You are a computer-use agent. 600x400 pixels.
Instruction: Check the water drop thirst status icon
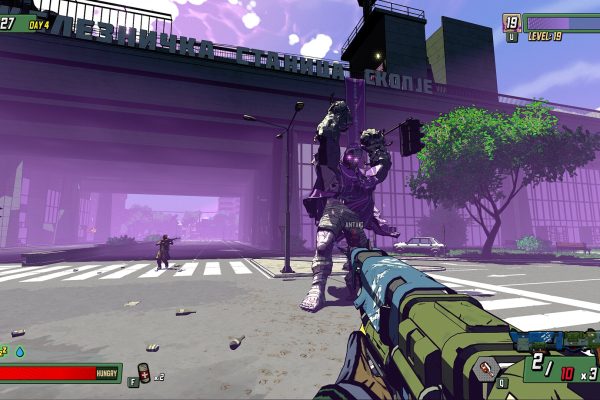[19, 351]
